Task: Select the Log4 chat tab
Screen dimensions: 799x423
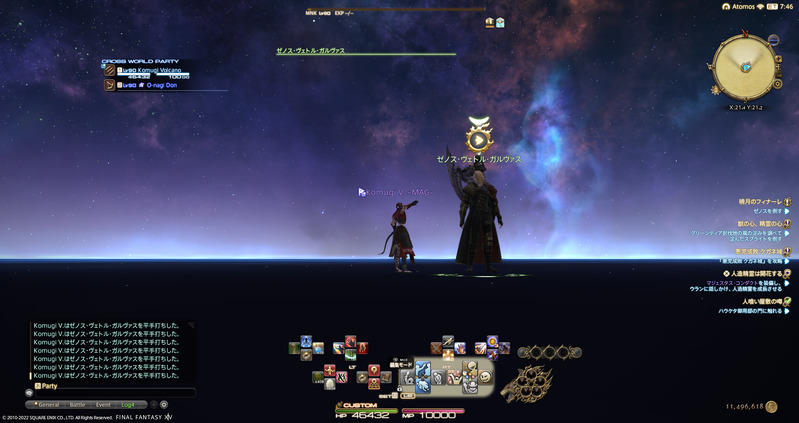Action: pyautogui.click(x=127, y=404)
